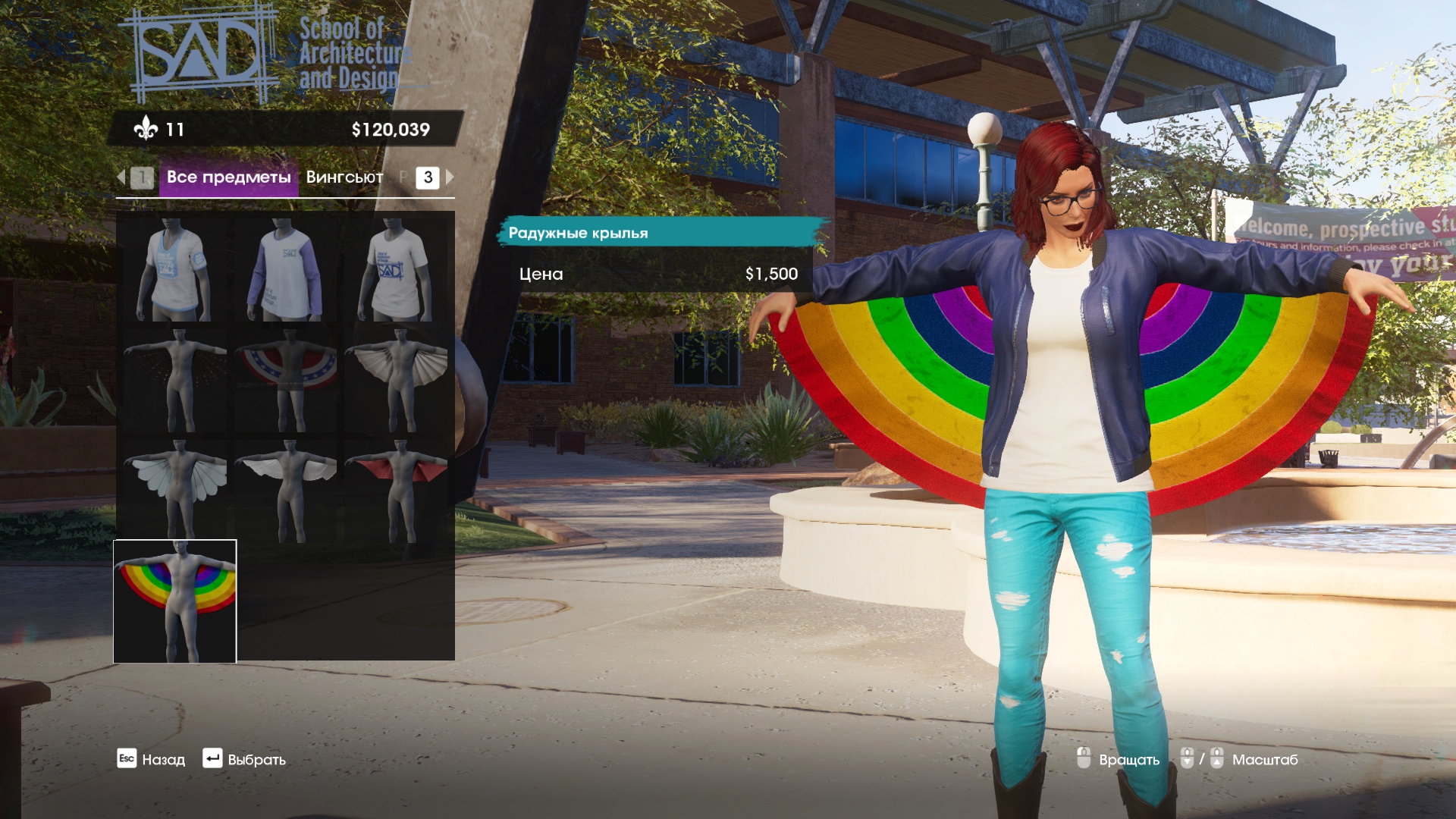Select the stars and stripes wingsuit
Image resolution: width=1456 pixels, height=819 pixels.
pyautogui.click(x=286, y=380)
